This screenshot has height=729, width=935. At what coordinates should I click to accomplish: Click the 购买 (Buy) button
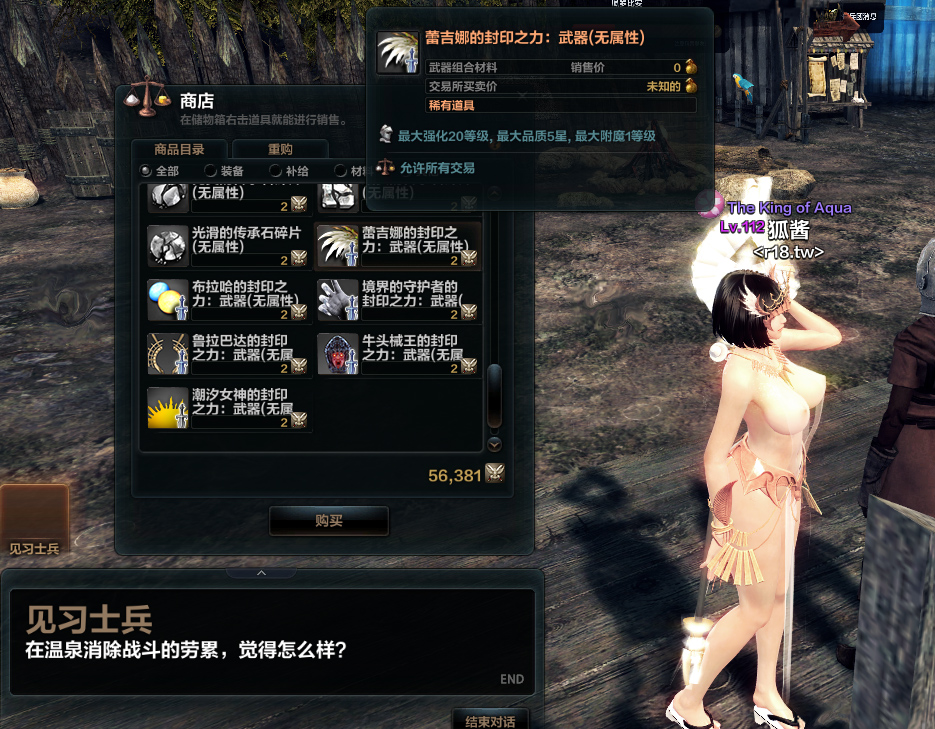pyautogui.click(x=328, y=521)
